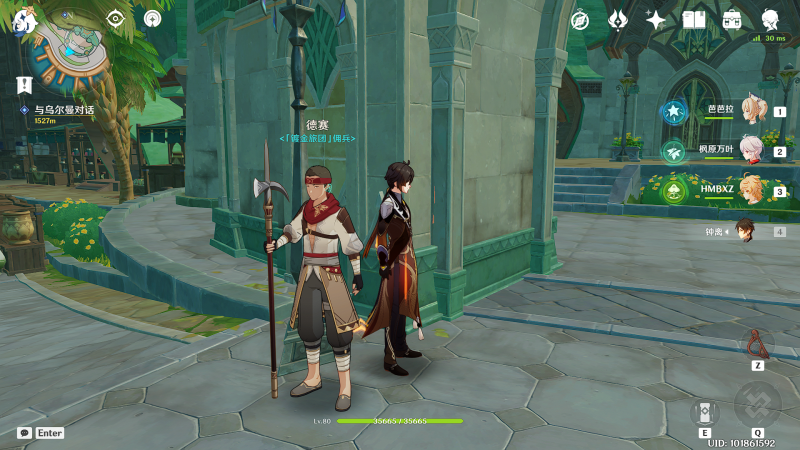Switch to party member HMBXZ
Viewport: 800px width, 450px height.
(751, 190)
